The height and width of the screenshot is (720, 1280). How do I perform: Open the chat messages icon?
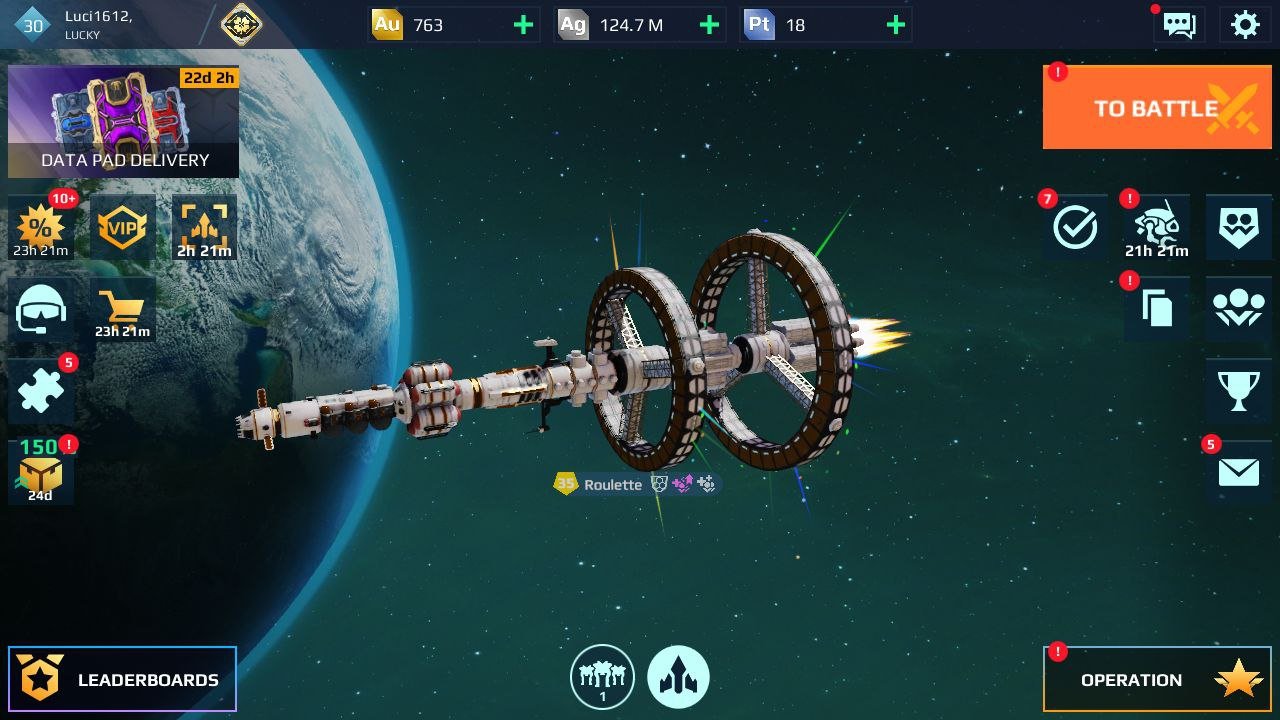click(1179, 25)
